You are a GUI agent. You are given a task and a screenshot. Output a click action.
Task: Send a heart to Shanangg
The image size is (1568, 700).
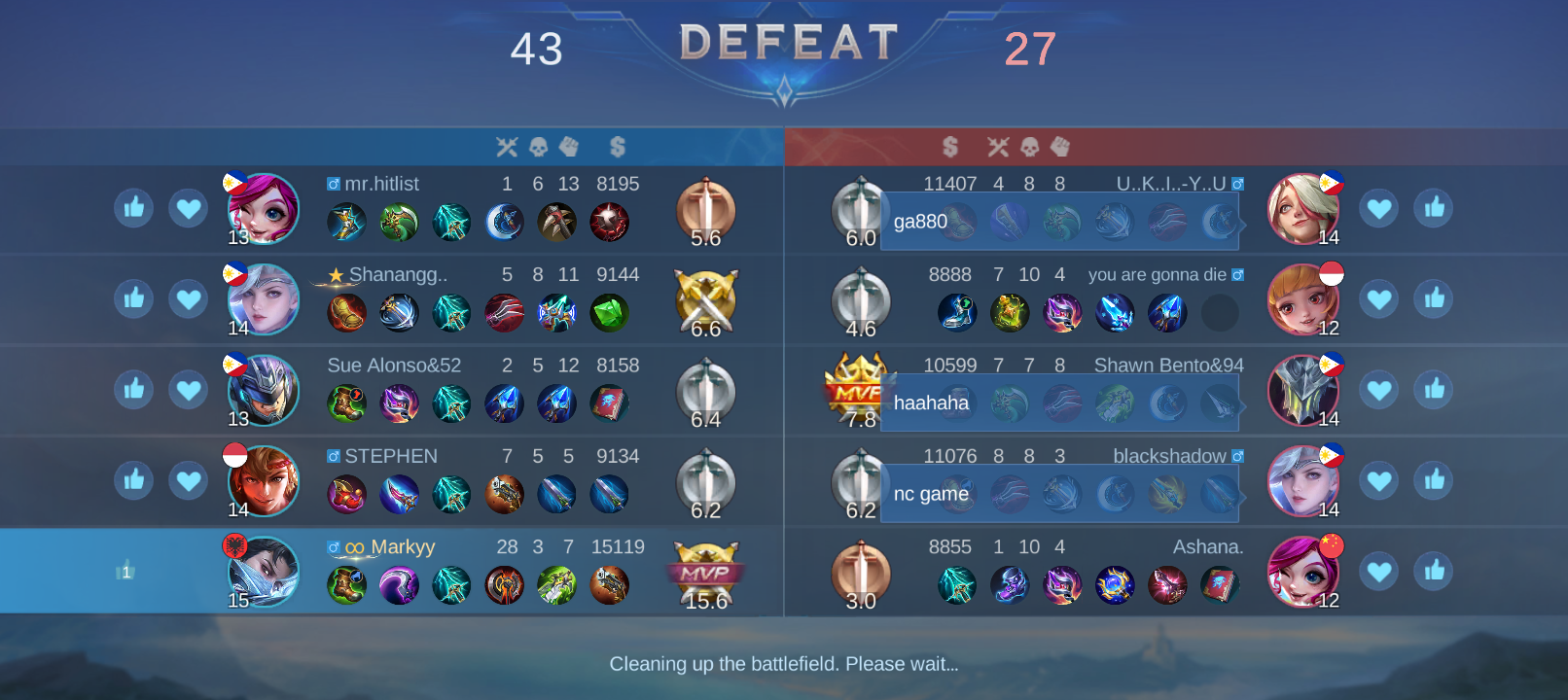click(187, 299)
